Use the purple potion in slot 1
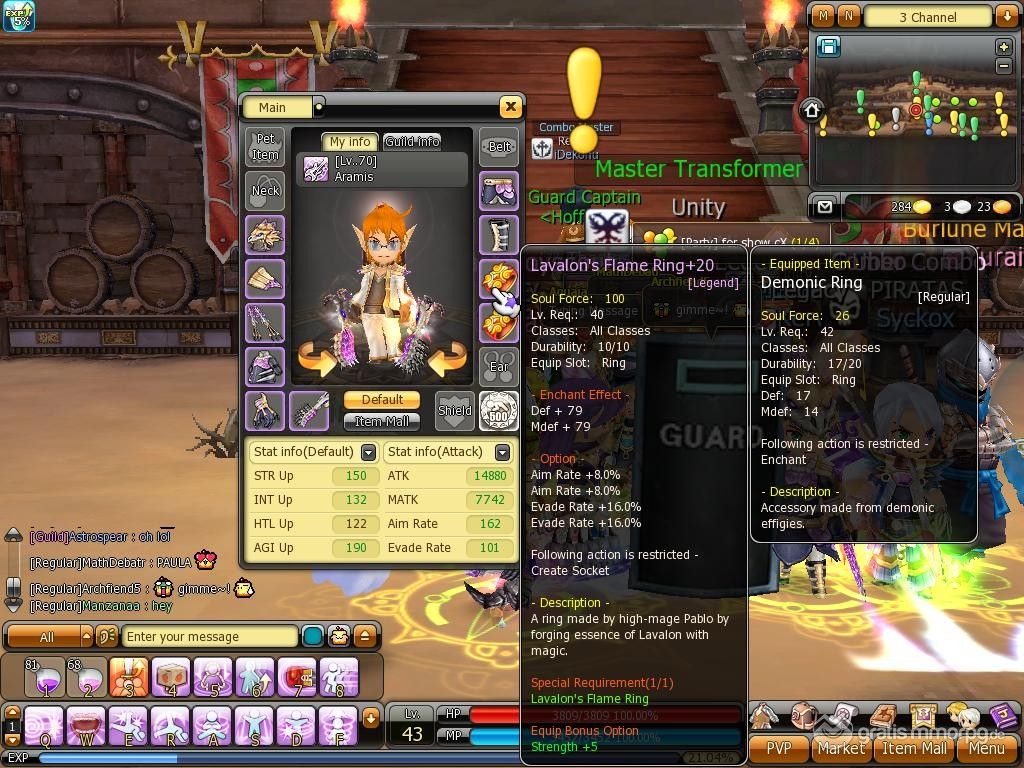The height and width of the screenshot is (768, 1024). 45,677
